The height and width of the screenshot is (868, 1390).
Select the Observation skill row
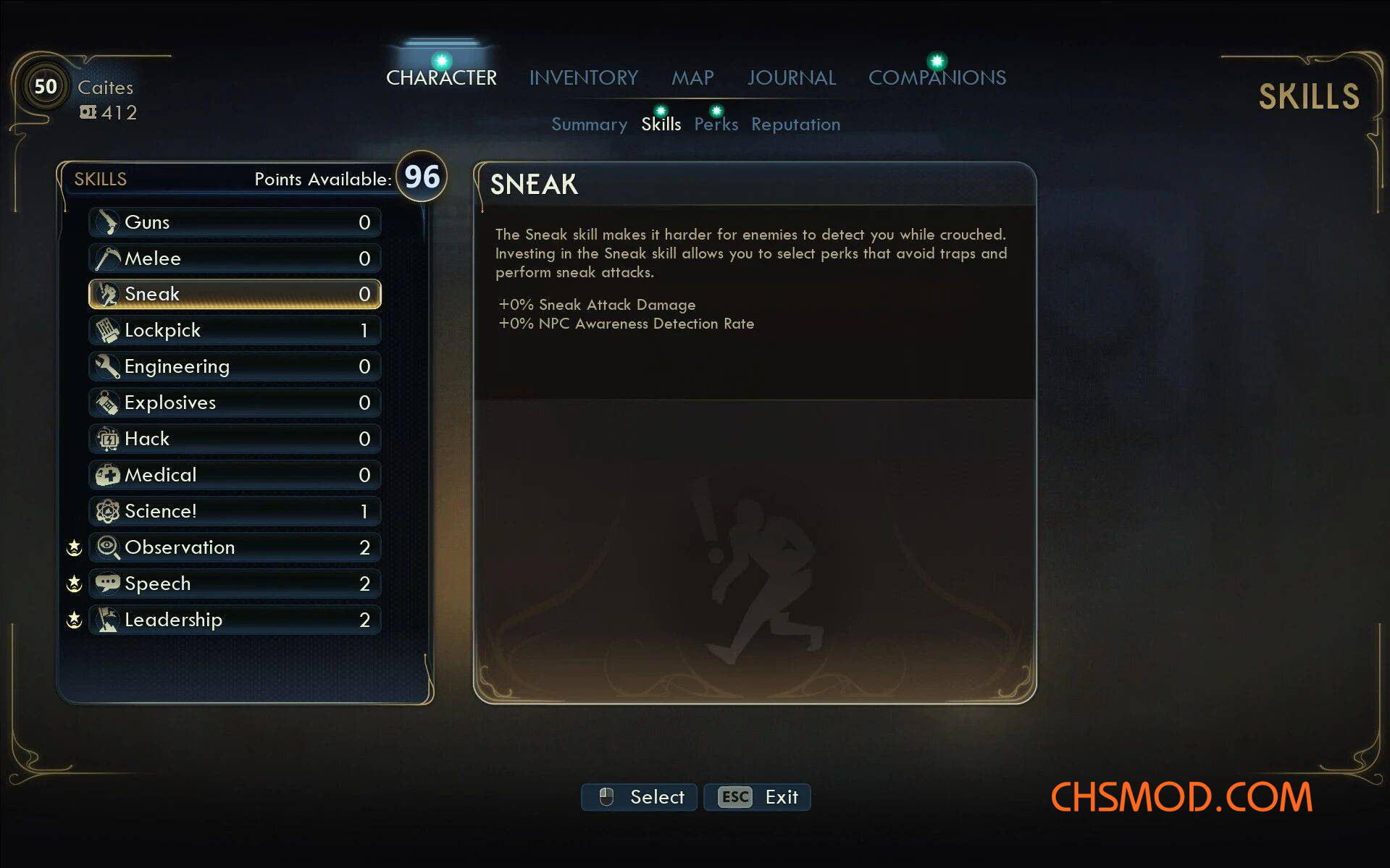(x=235, y=547)
